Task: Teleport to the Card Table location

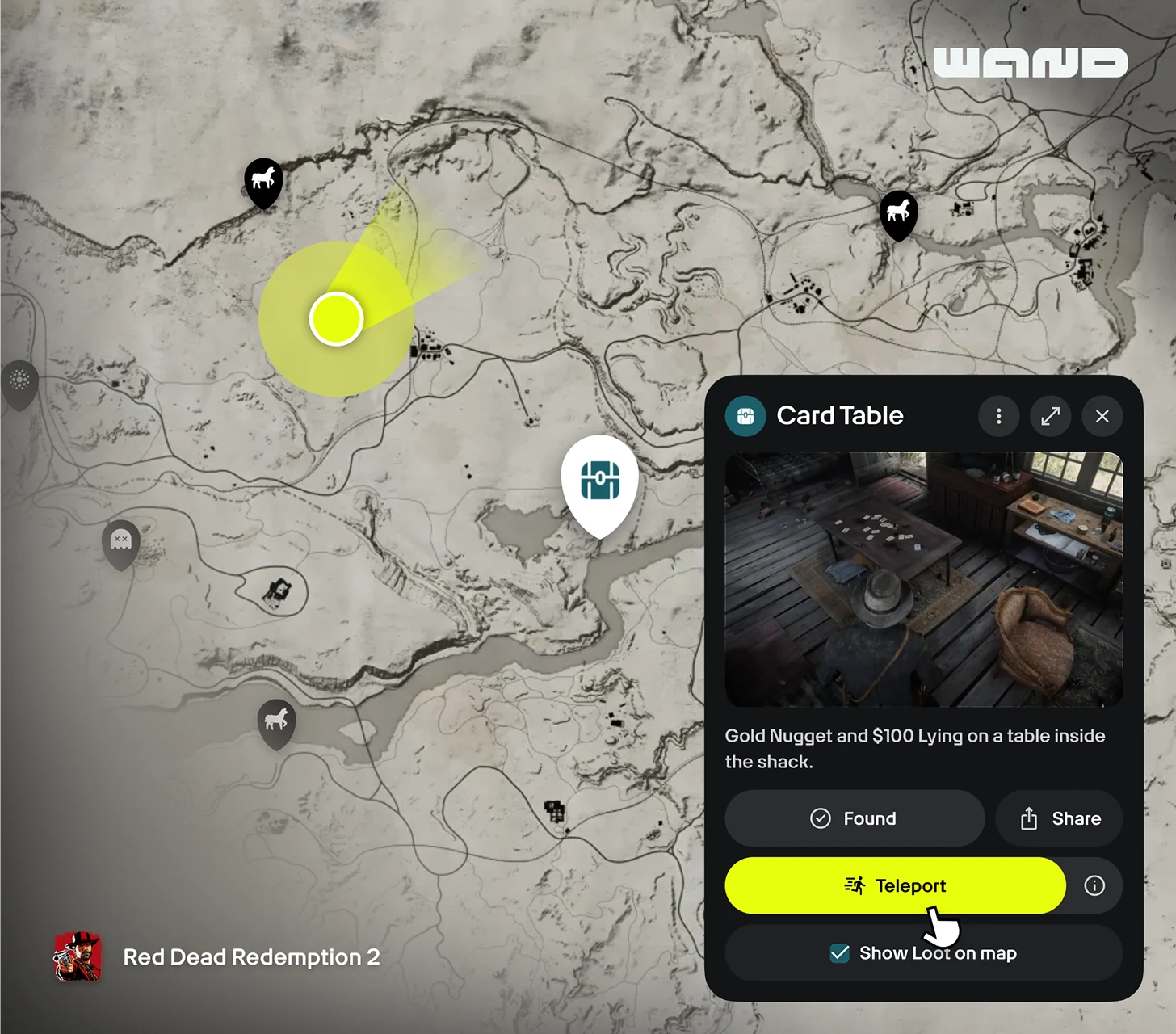Action: (895, 885)
